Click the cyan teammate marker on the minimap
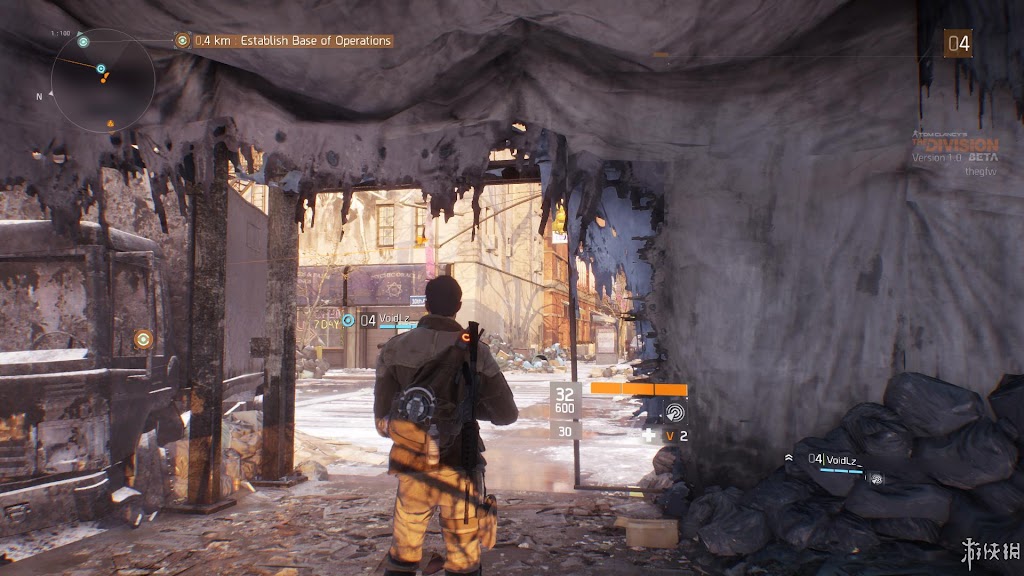 pos(101,69)
